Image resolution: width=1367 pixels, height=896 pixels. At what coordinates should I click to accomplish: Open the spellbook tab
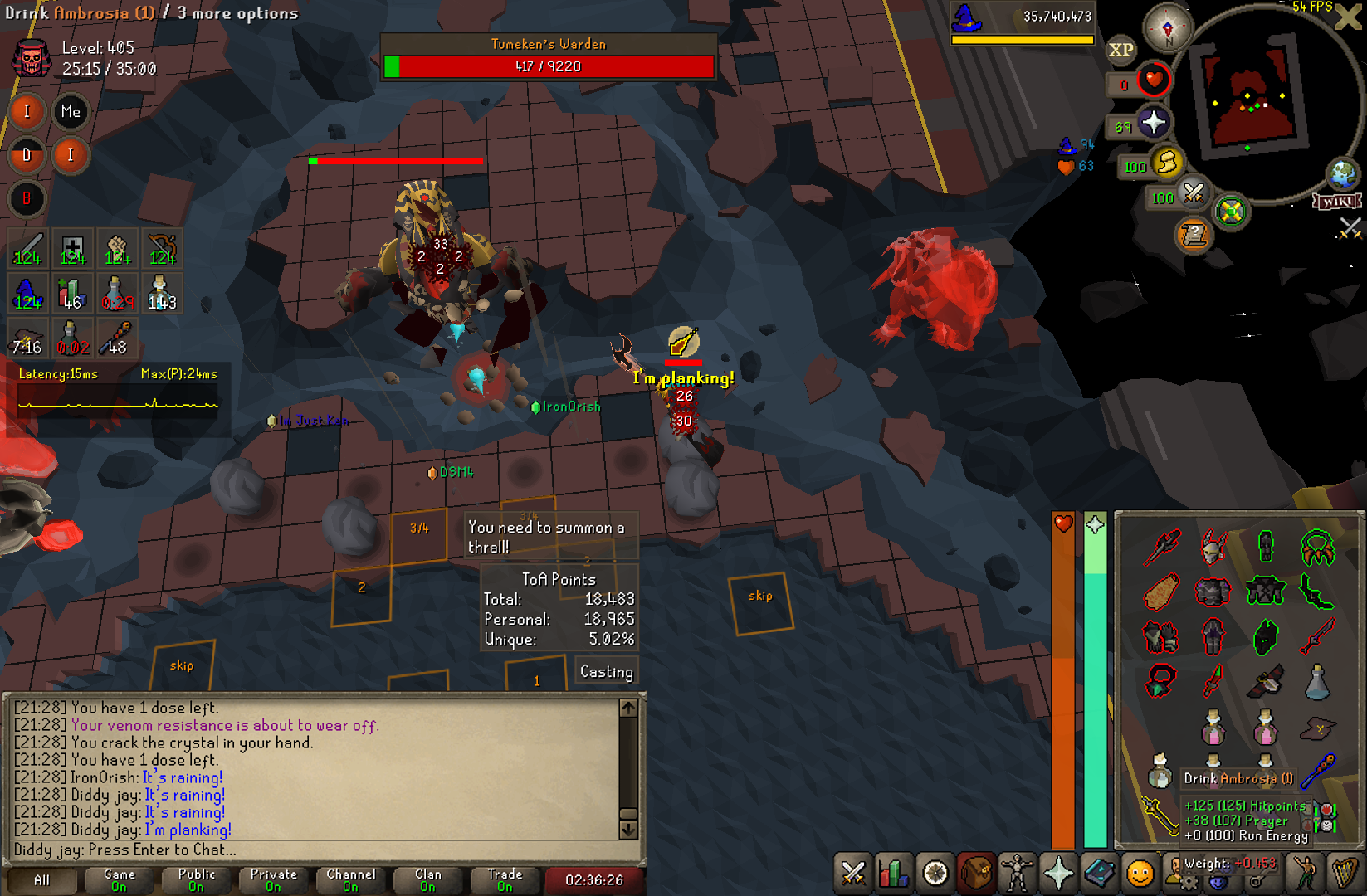pos(1099,873)
